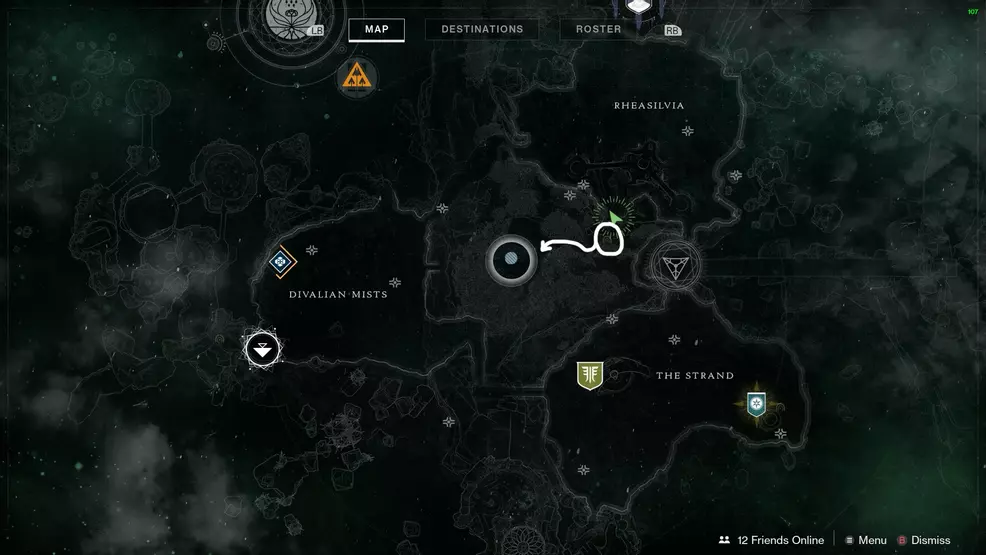Viewport: 986px width, 555px height.
Task: Open the 12 Friends Online list
Action: click(771, 540)
